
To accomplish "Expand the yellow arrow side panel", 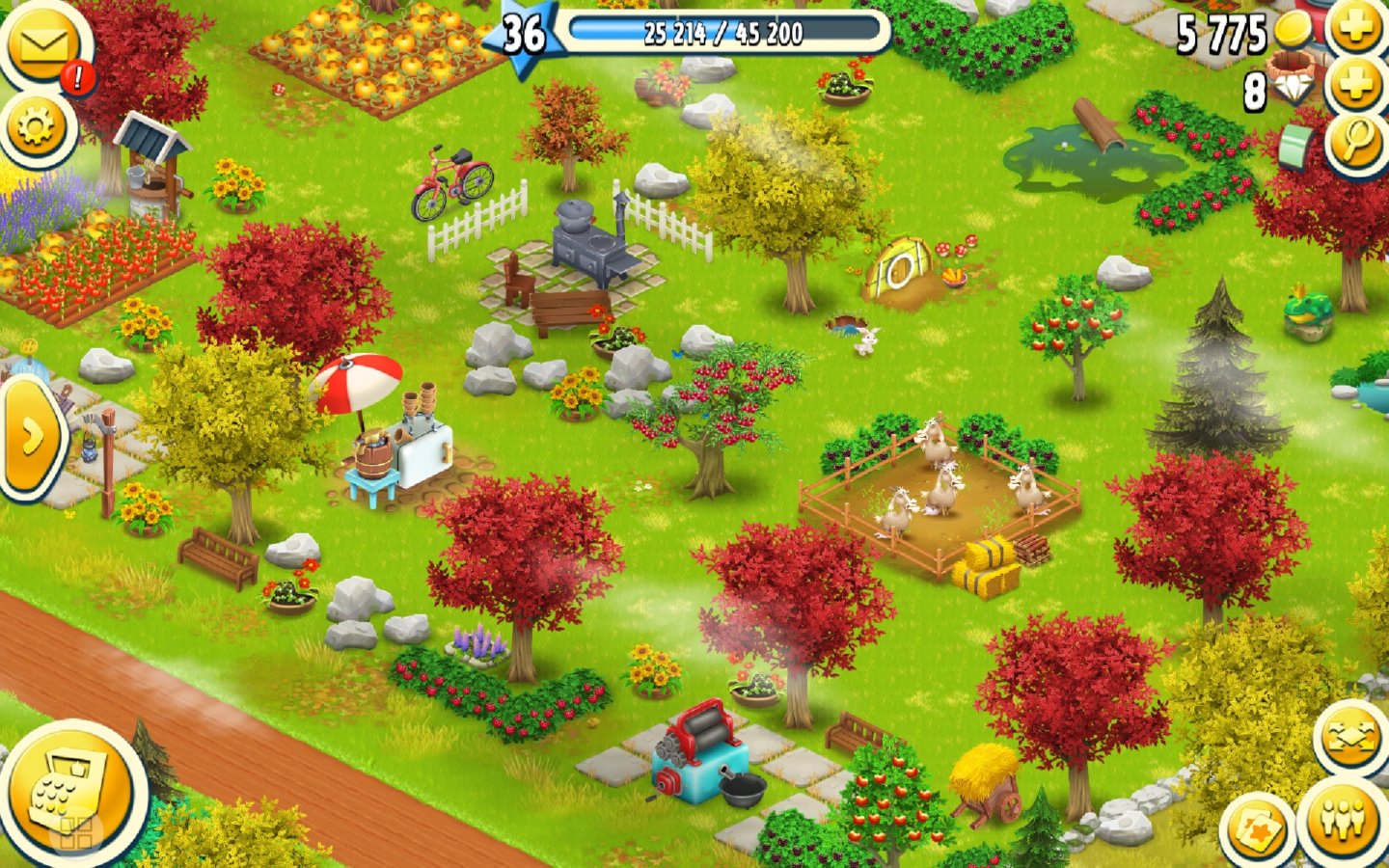I will tap(31, 437).
